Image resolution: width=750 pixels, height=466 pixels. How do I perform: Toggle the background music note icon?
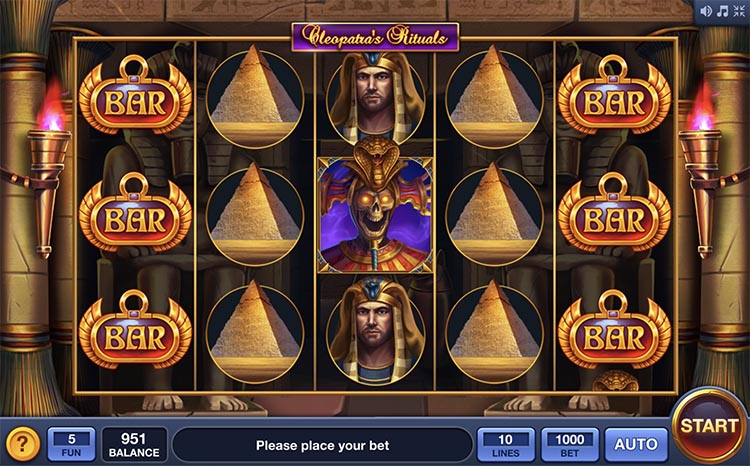click(x=722, y=12)
